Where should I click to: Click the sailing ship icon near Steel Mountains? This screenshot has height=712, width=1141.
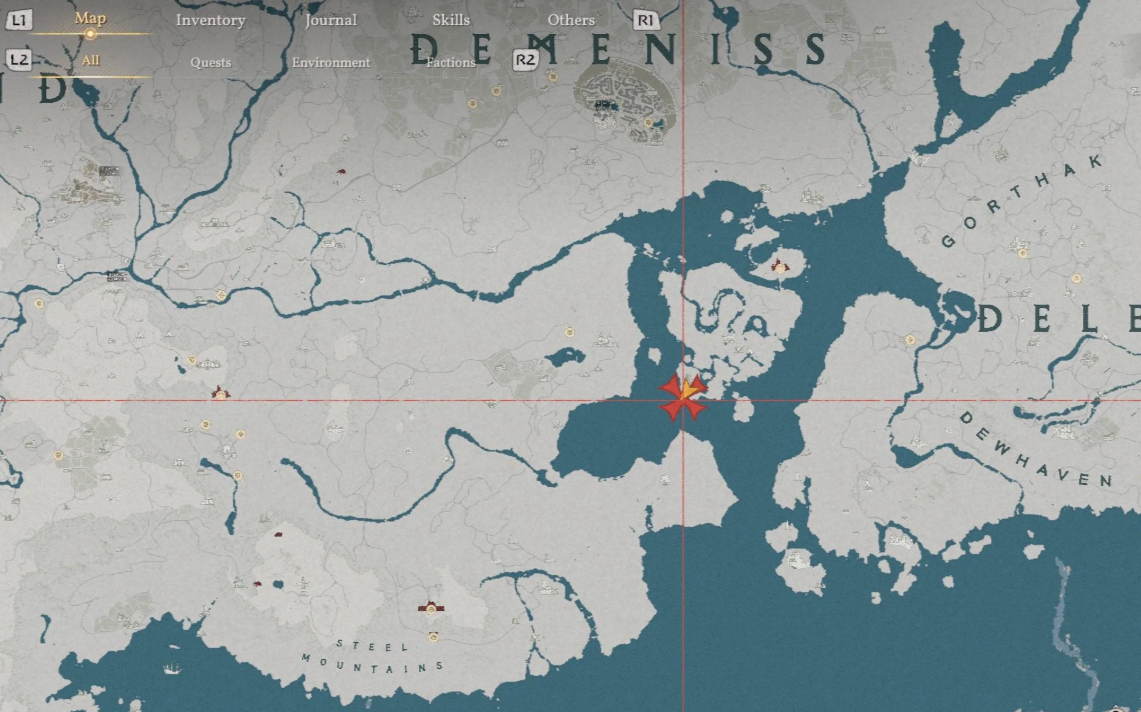[173, 668]
